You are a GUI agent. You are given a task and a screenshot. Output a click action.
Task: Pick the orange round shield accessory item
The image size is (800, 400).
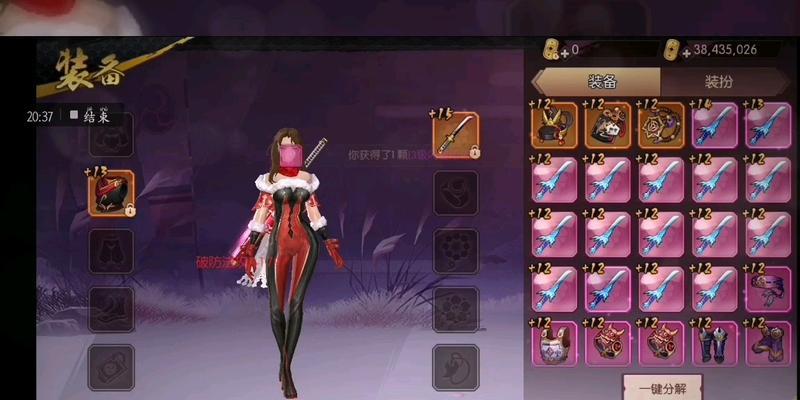(661, 126)
